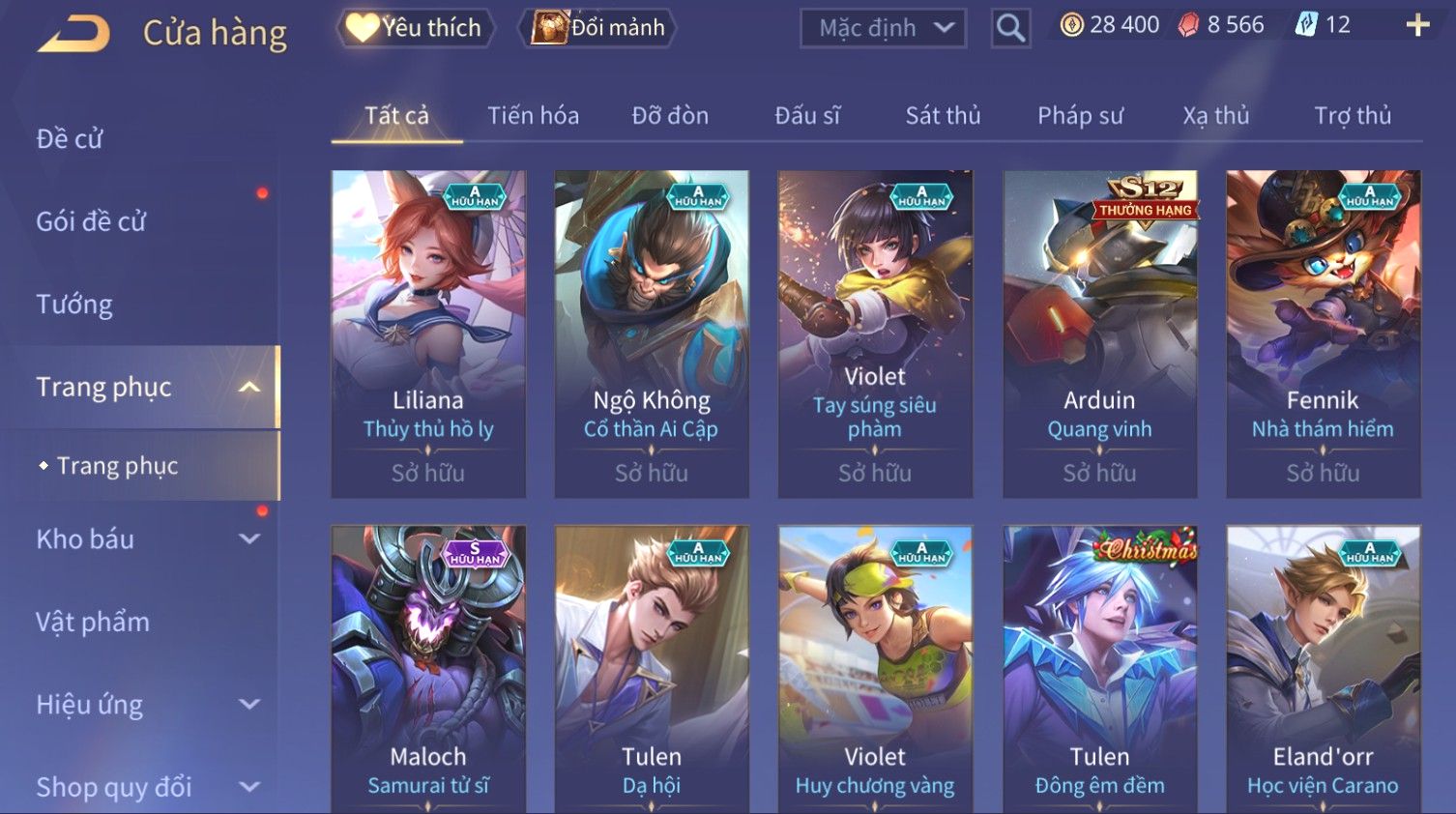Pick the Fennik Nhà thám hiểm skin
Screen dimensions: 1456x814
click(1323, 334)
